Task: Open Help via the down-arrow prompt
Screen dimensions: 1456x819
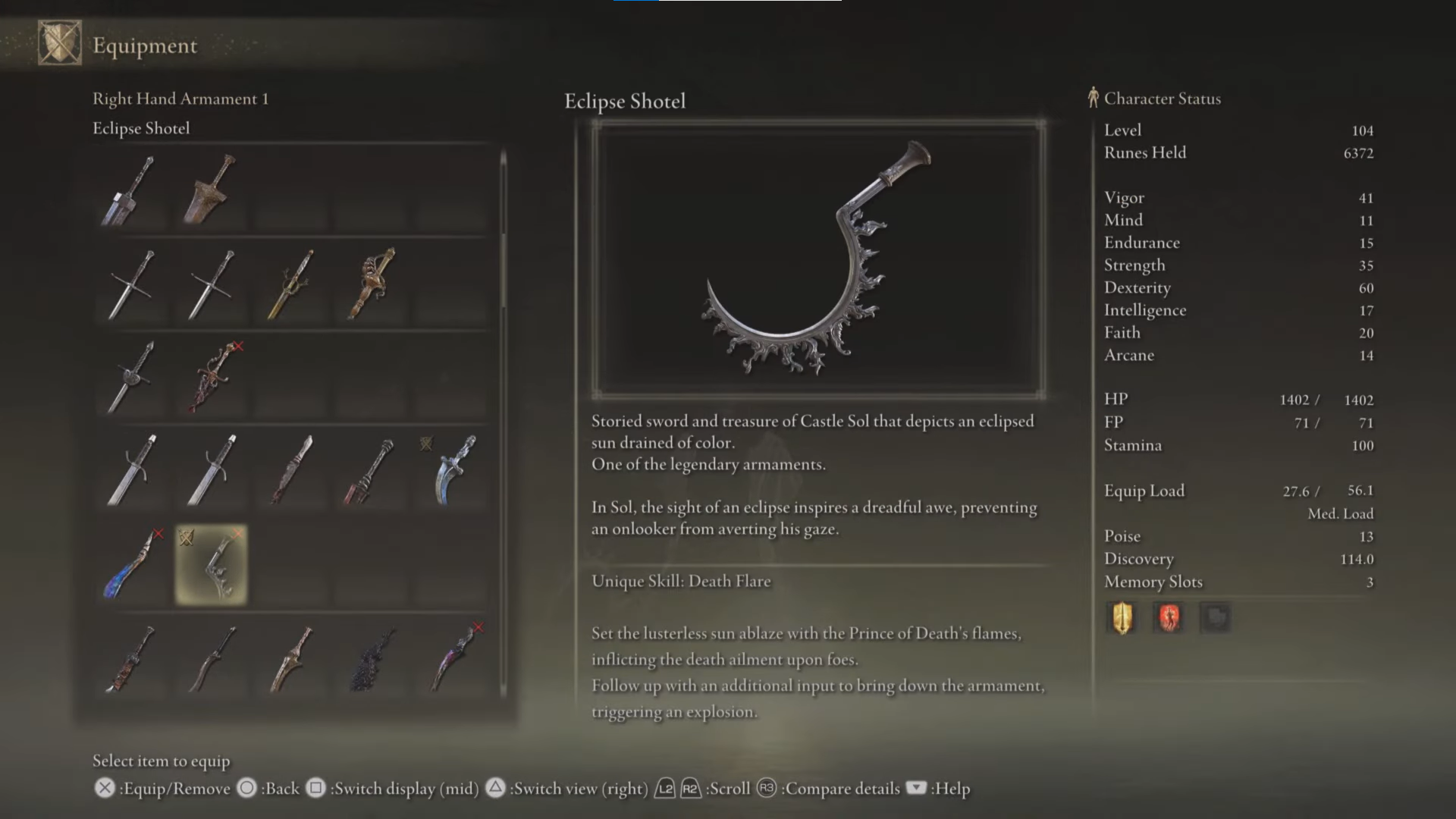Action: click(x=916, y=789)
